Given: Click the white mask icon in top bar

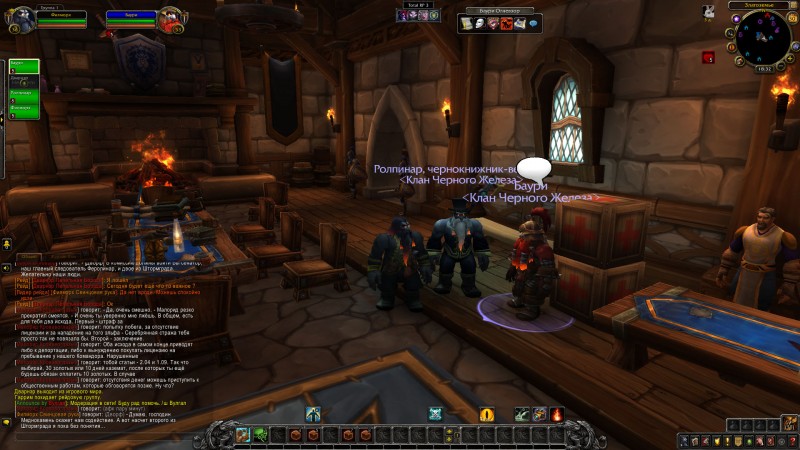Looking at the screenshot, I should tap(480, 23).
